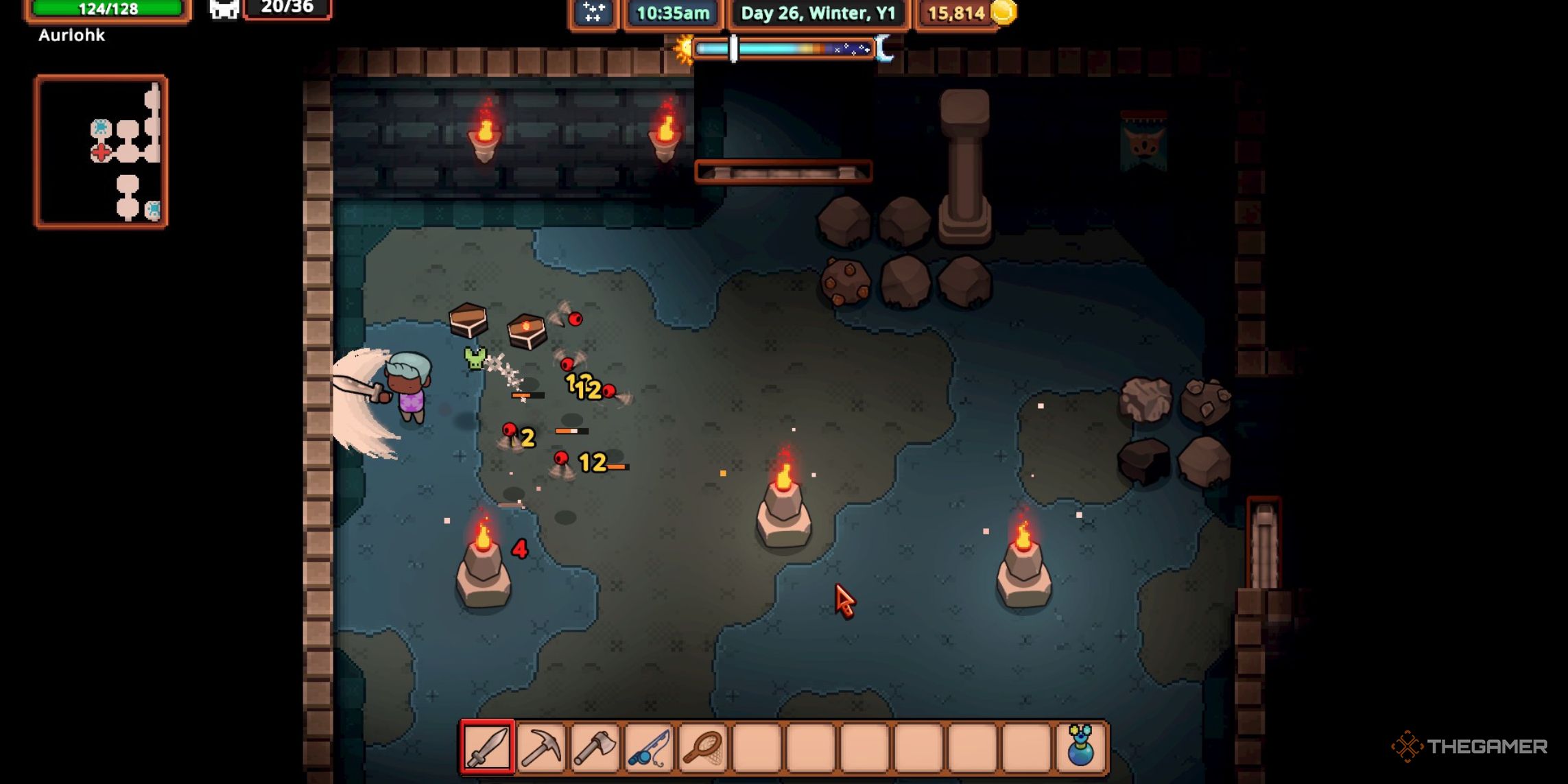Click the gold coin icon
The width and height of the screenshot is (1568, 784).
(1003, 12)
